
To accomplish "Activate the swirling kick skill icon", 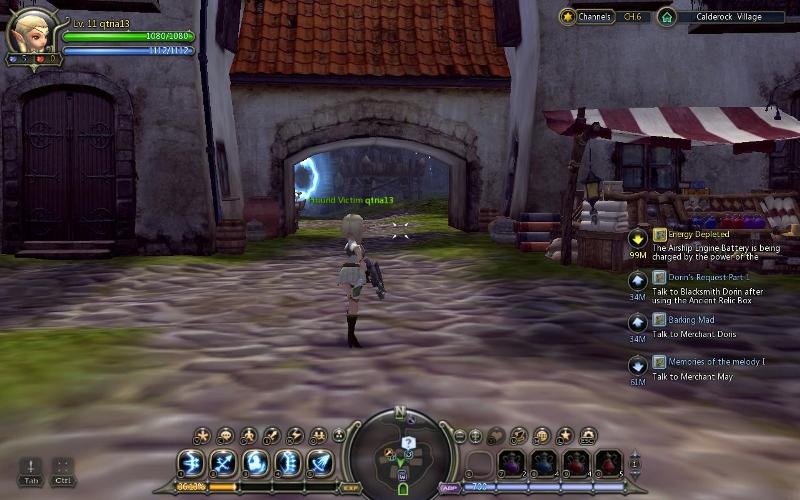I will click(x=255, y=463).
